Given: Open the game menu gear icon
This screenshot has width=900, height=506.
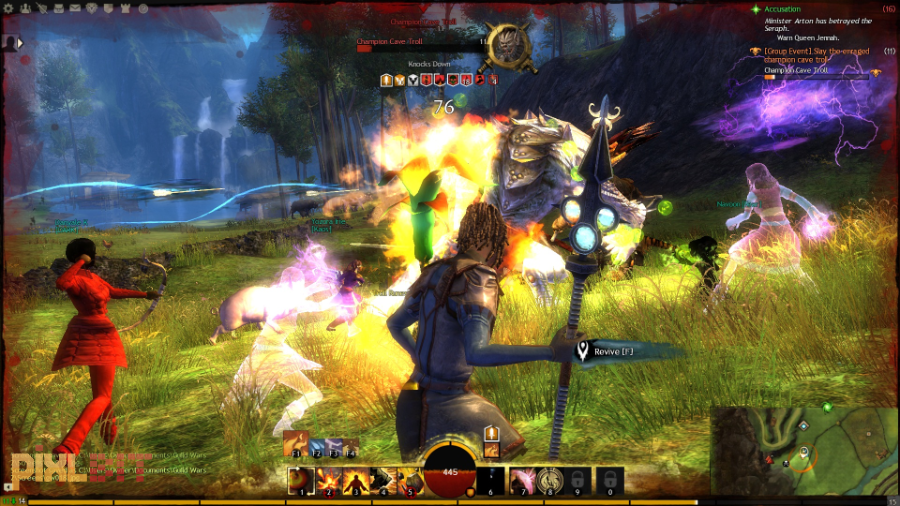Looking at the screenshot, I should point(8,8).
